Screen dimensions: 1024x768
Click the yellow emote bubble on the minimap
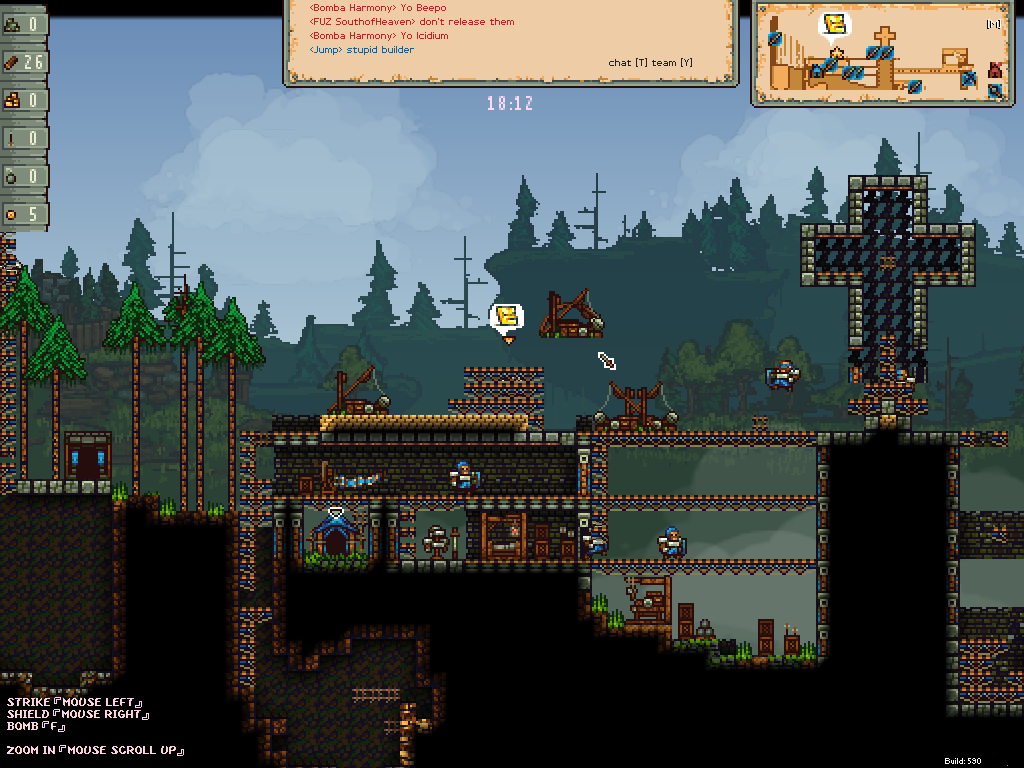[x=836, y=24]
